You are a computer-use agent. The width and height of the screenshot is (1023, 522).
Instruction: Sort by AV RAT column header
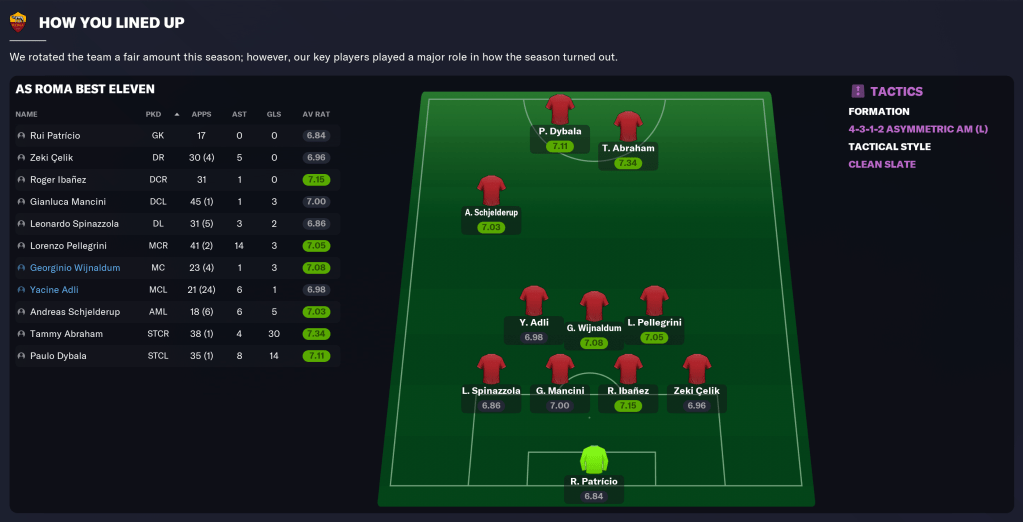pyautogui.click(x=316, y=114)
